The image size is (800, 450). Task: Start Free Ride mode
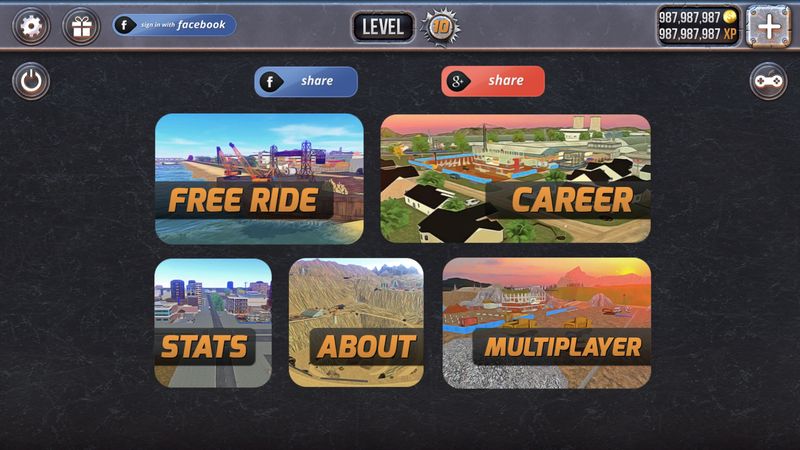tap(259, 178)
